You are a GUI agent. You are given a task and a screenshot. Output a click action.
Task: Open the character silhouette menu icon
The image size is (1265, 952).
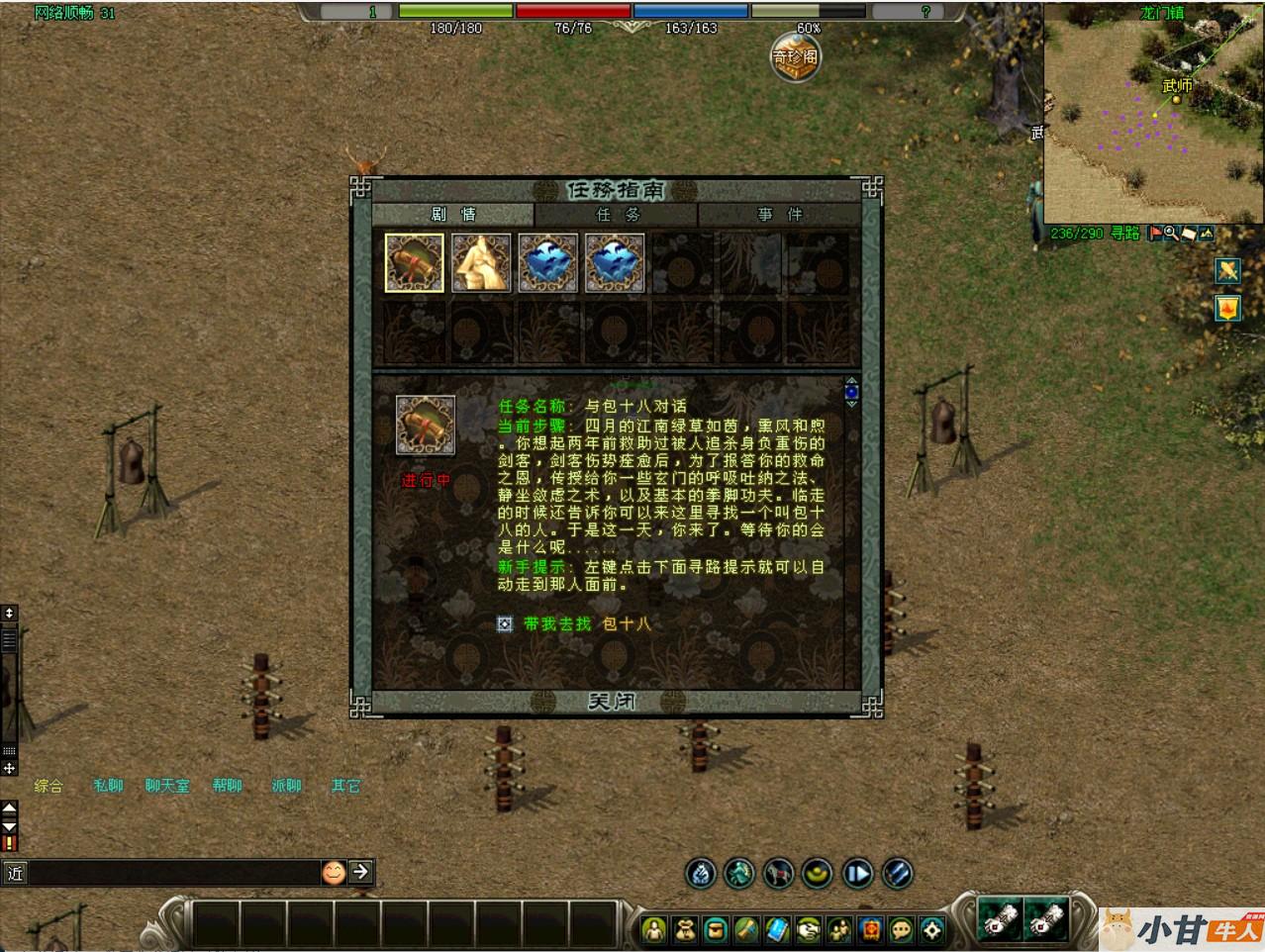pyautogui.click(x=654, y=930)
